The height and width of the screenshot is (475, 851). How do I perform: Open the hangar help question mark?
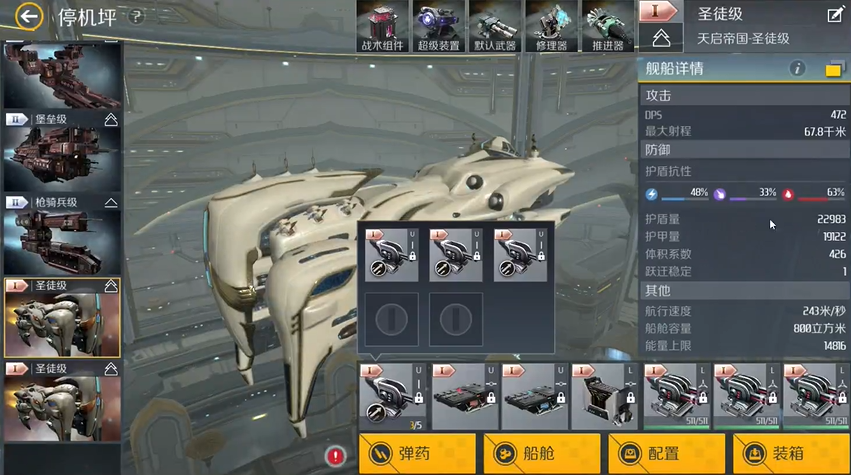pos(136,17)
